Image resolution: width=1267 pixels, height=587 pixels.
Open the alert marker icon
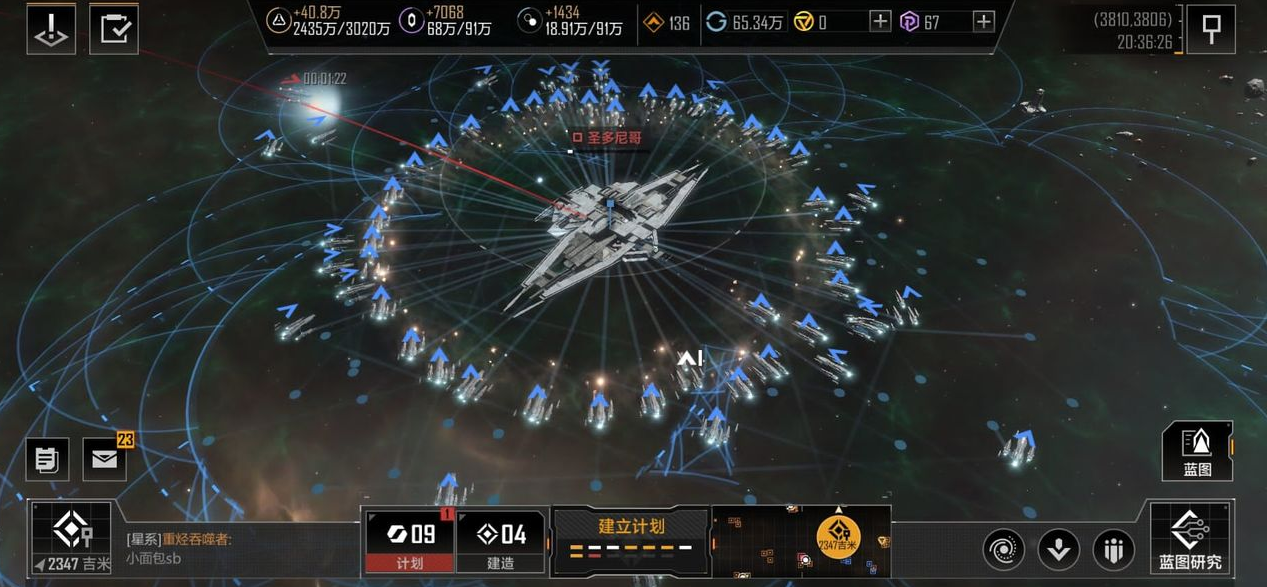coord(51,29)
